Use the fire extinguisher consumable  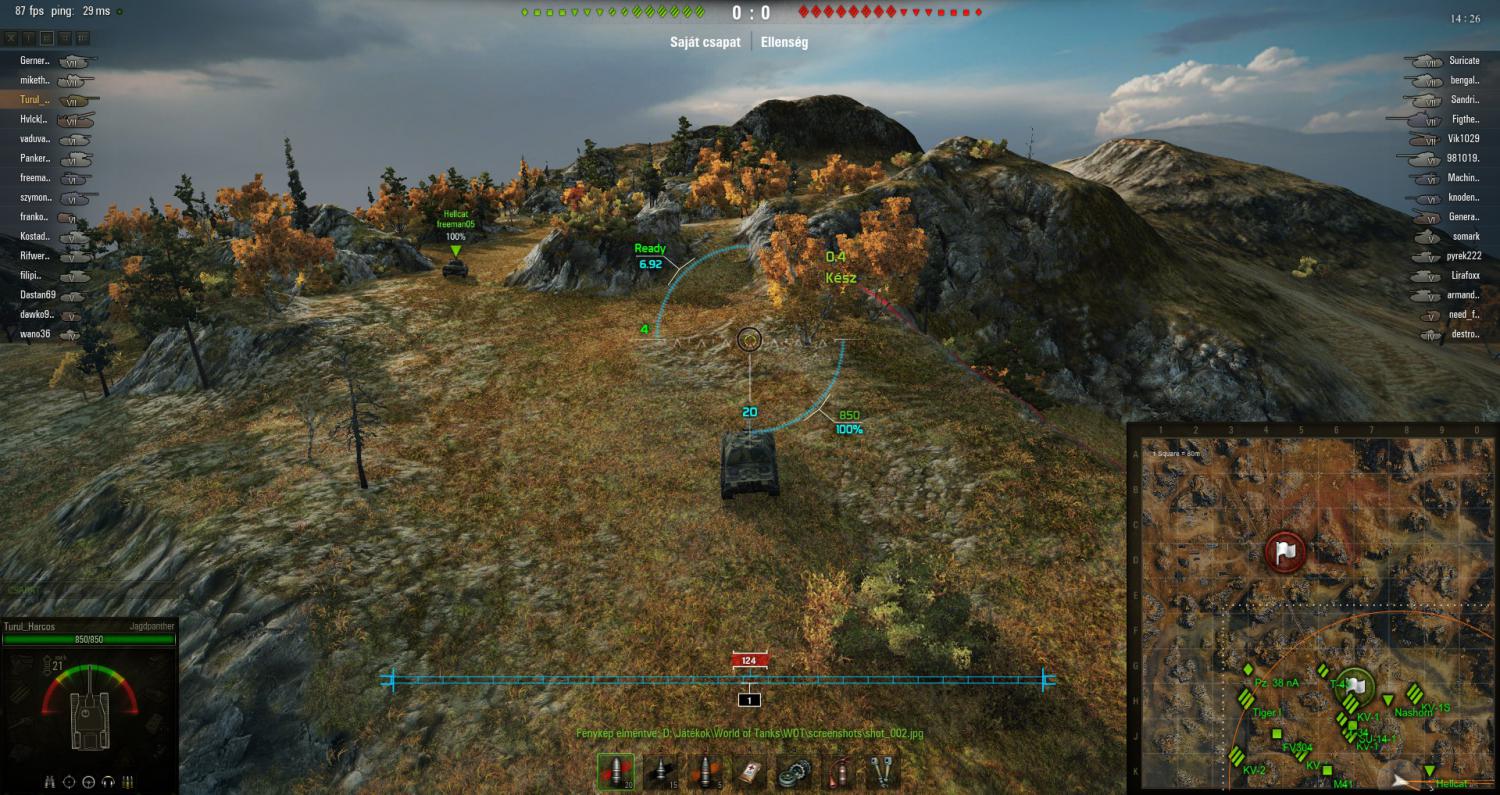[840, 771]
